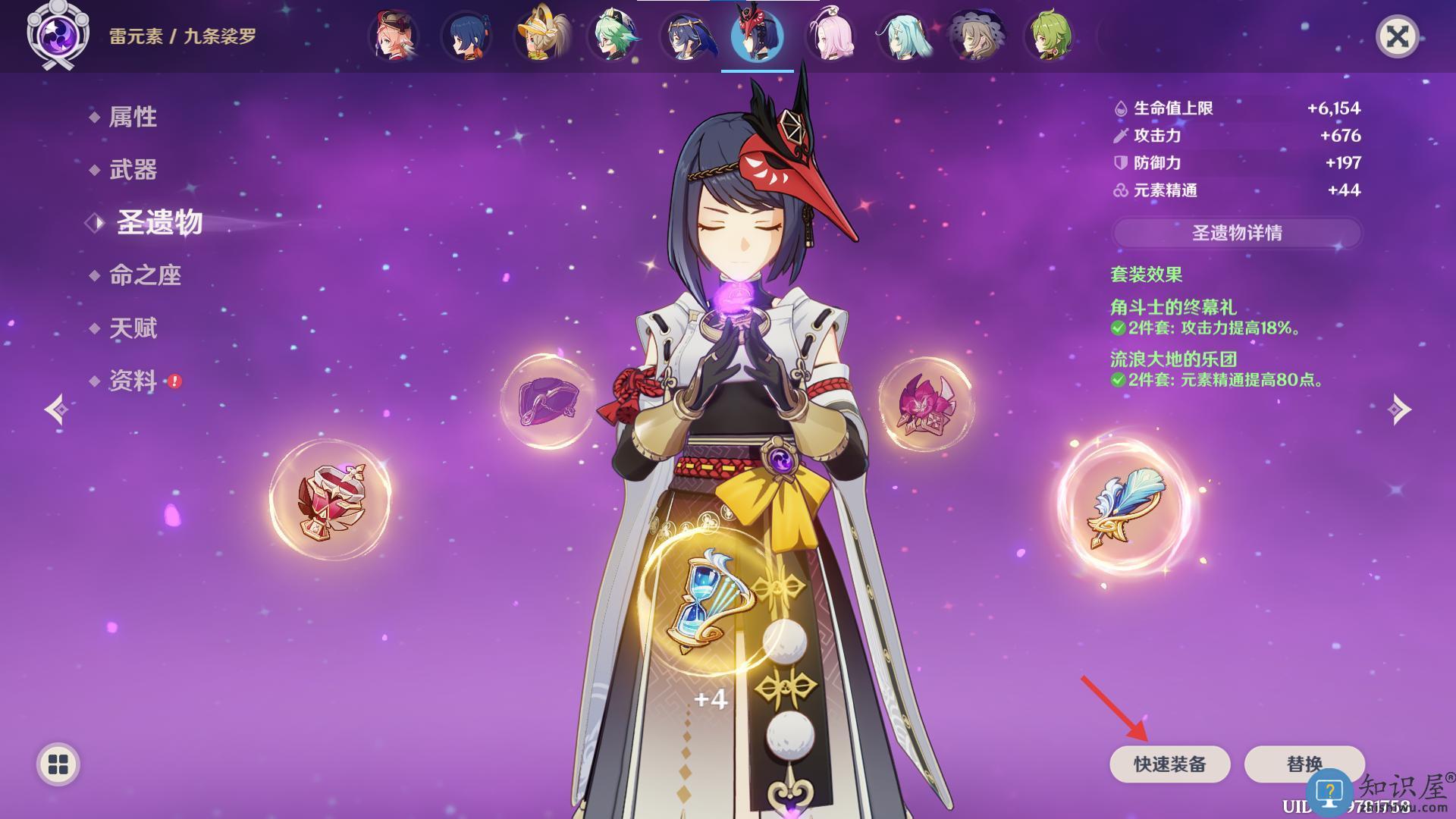Go to the next character arrow

[x=1399, y=409]
